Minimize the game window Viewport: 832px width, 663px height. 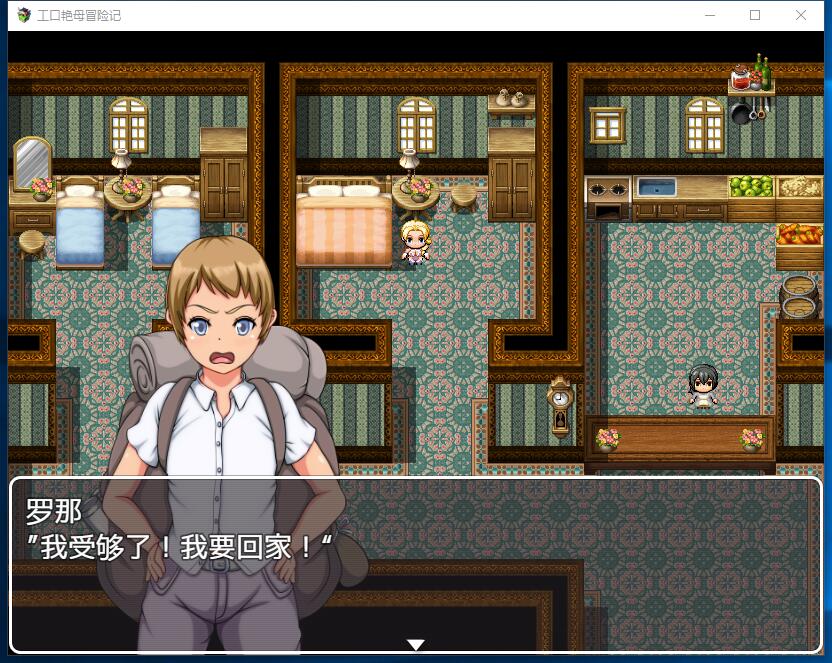(710, 15)
